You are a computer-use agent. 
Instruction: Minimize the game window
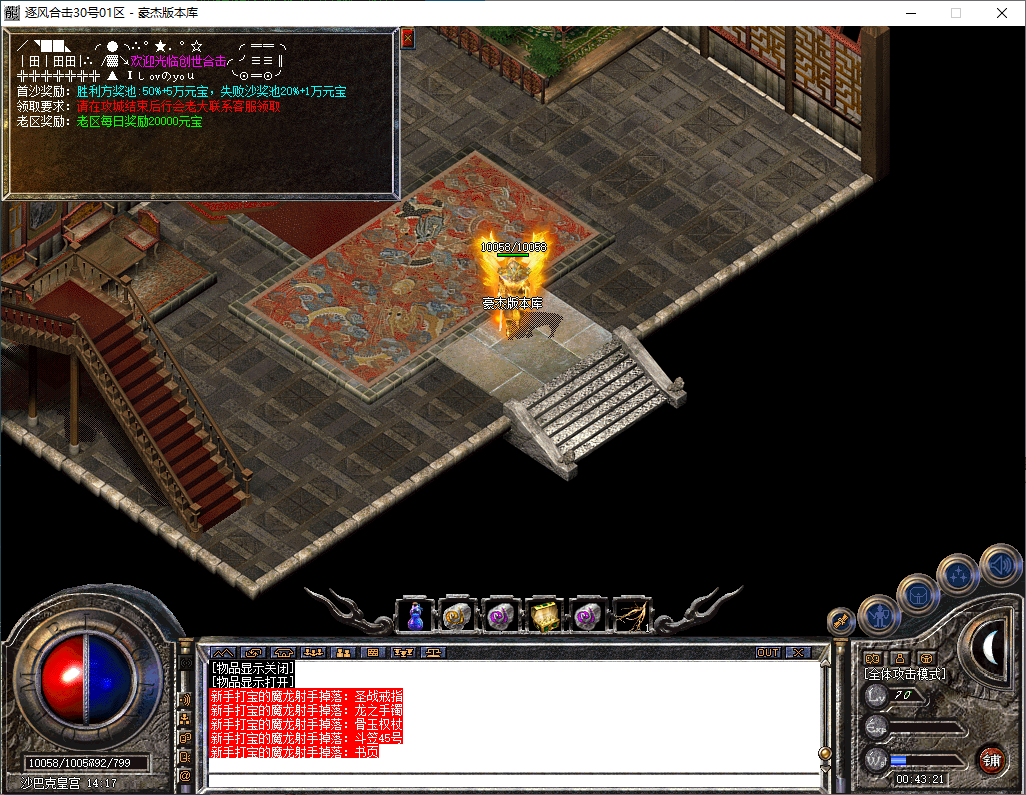coord(909,13)
